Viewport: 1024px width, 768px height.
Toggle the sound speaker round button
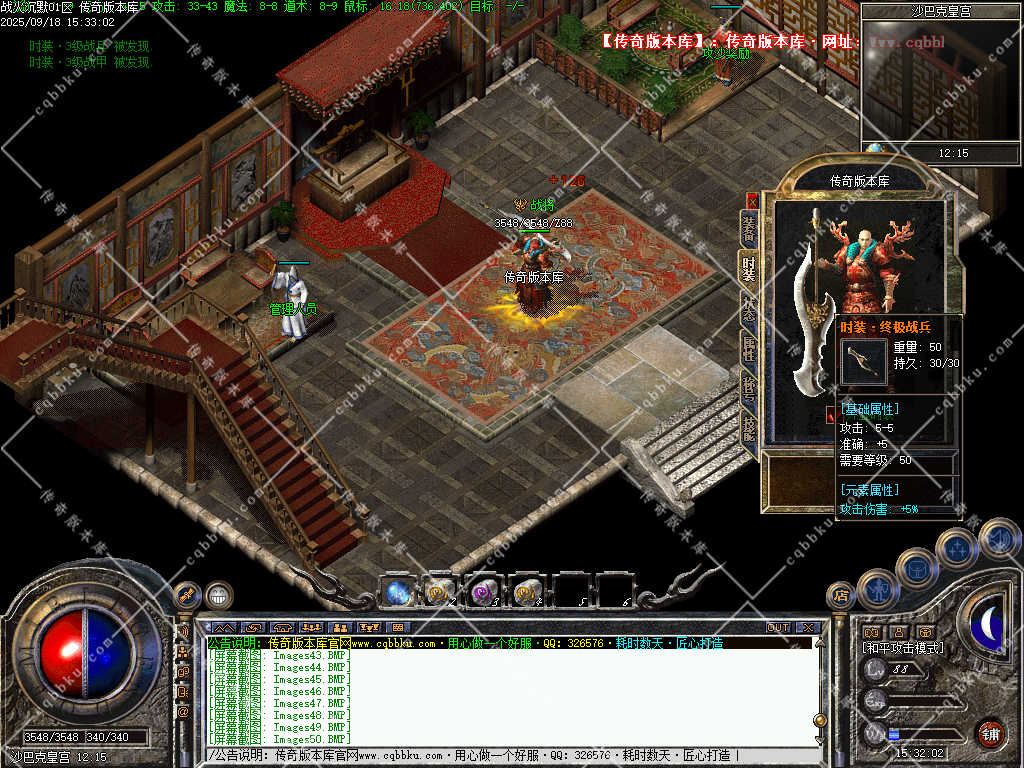click(998, 538)
